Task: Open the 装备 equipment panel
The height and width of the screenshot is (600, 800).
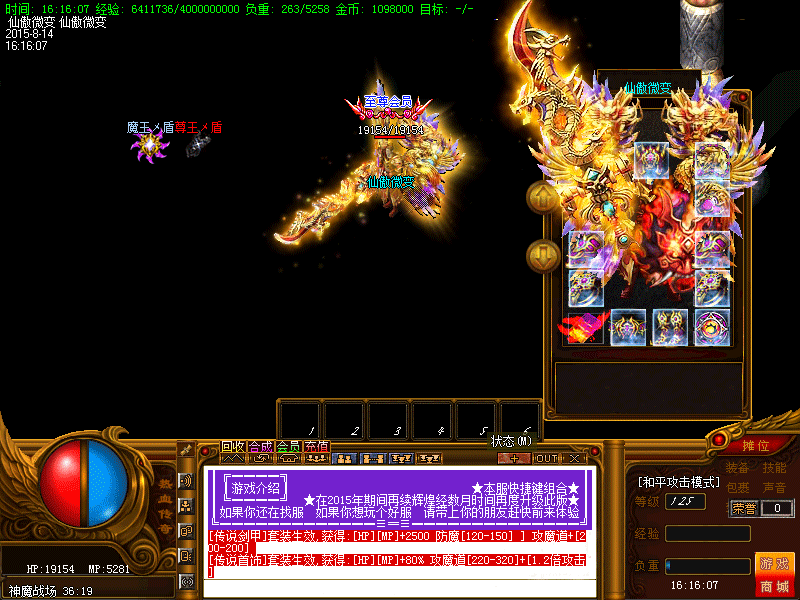Action: 738,467
